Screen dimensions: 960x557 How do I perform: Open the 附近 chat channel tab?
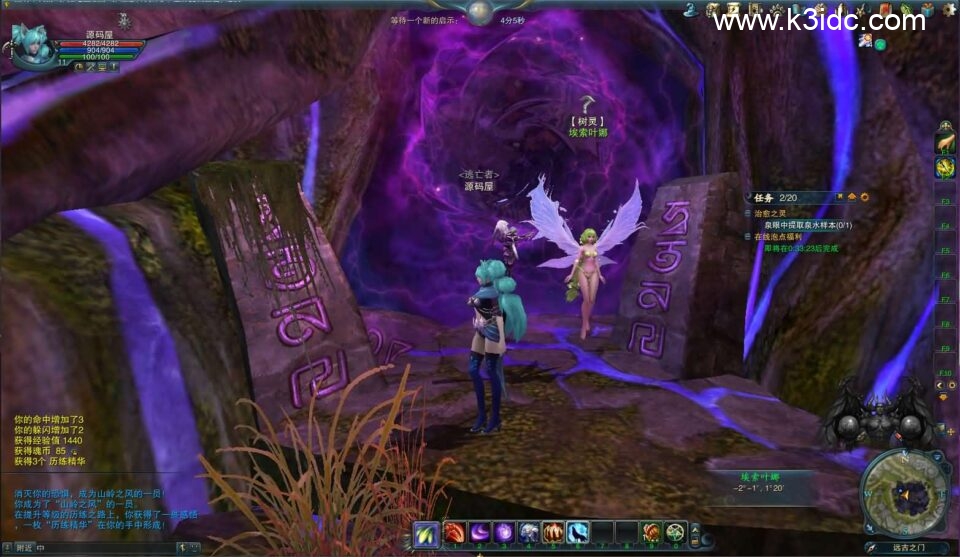click(24, 547)
